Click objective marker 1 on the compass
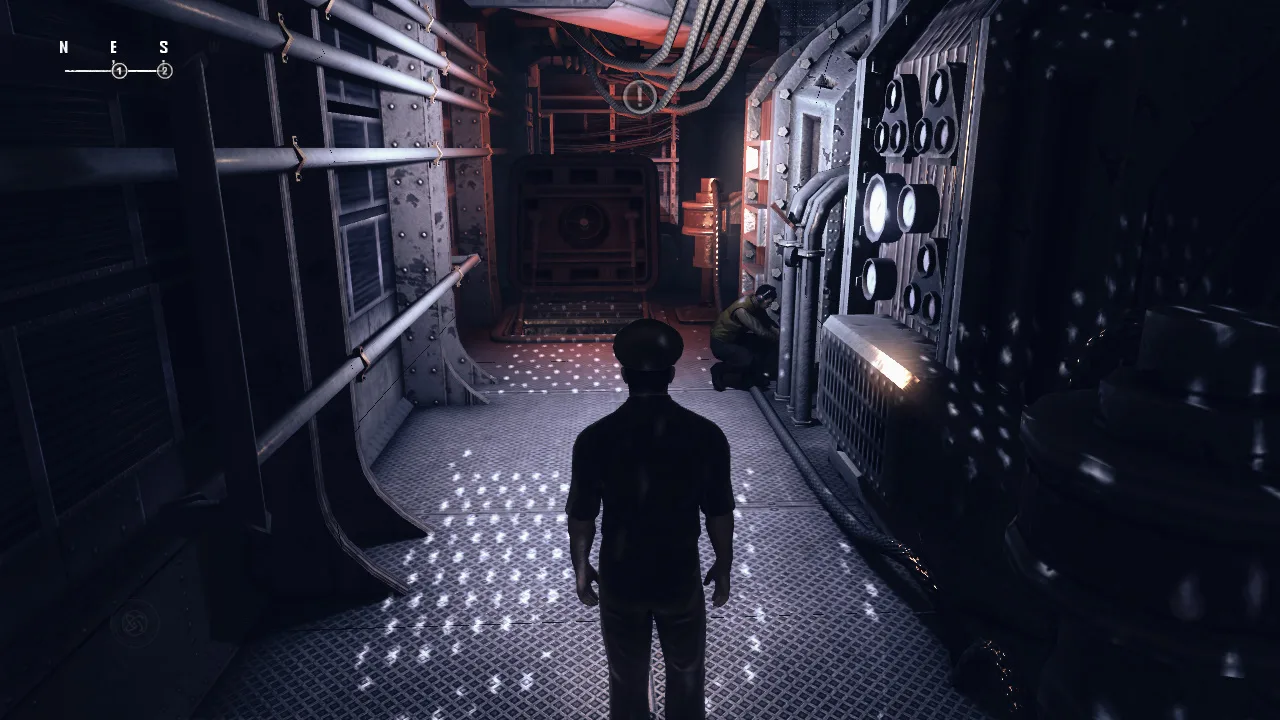1280x720 pixels. coord(120,71)
